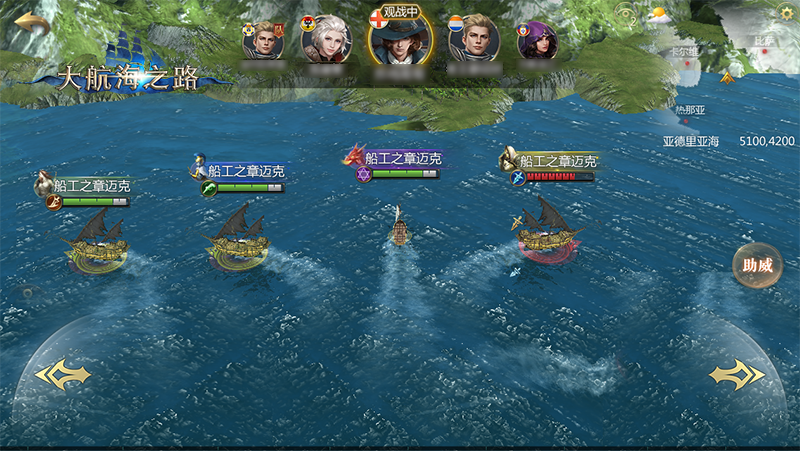
Task: Steer right with the golden right arrow
Action: tap(737, 375)
